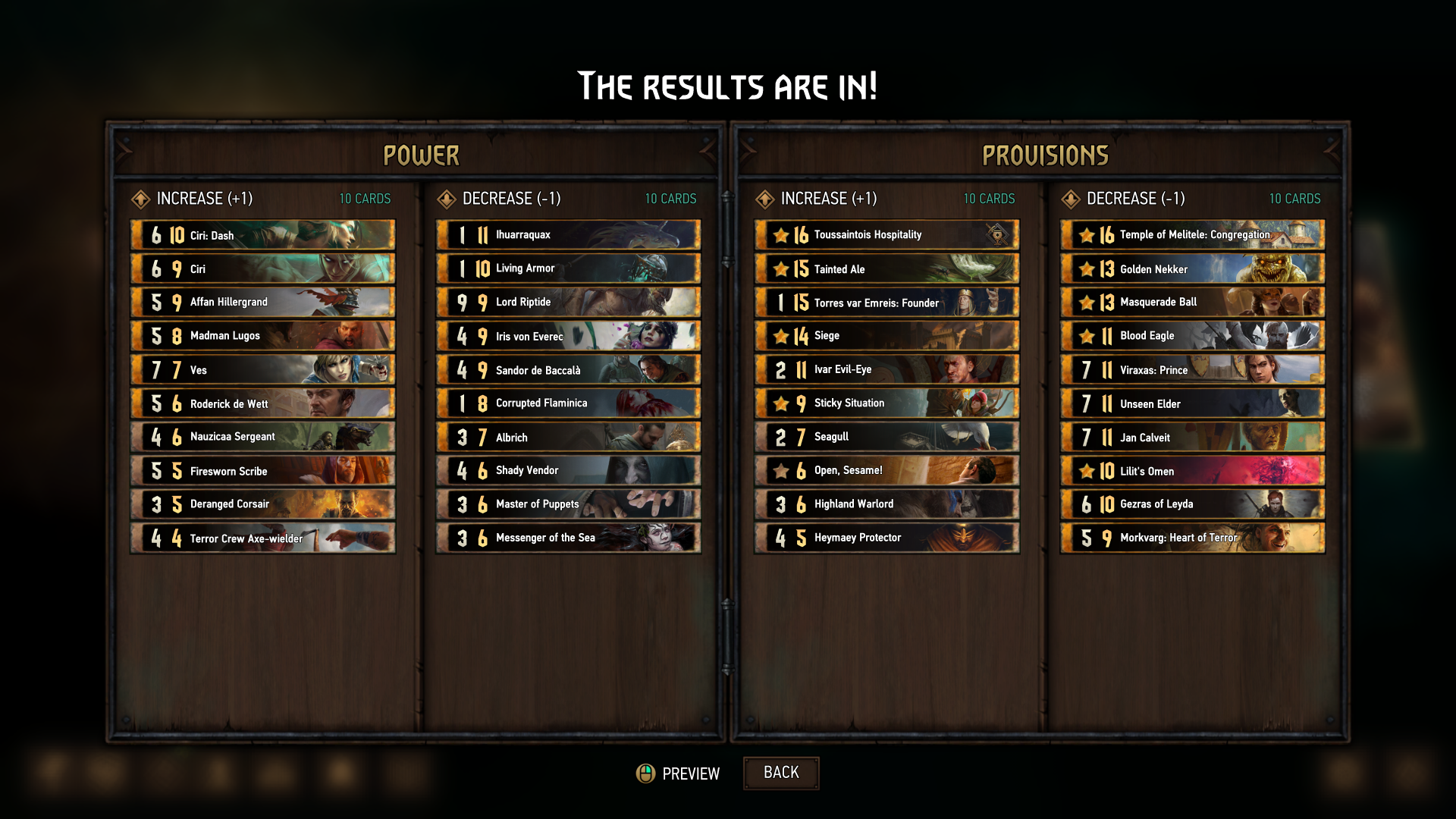
Task: Select the Shady Vendor card
Action: click(x=568, y=471)
